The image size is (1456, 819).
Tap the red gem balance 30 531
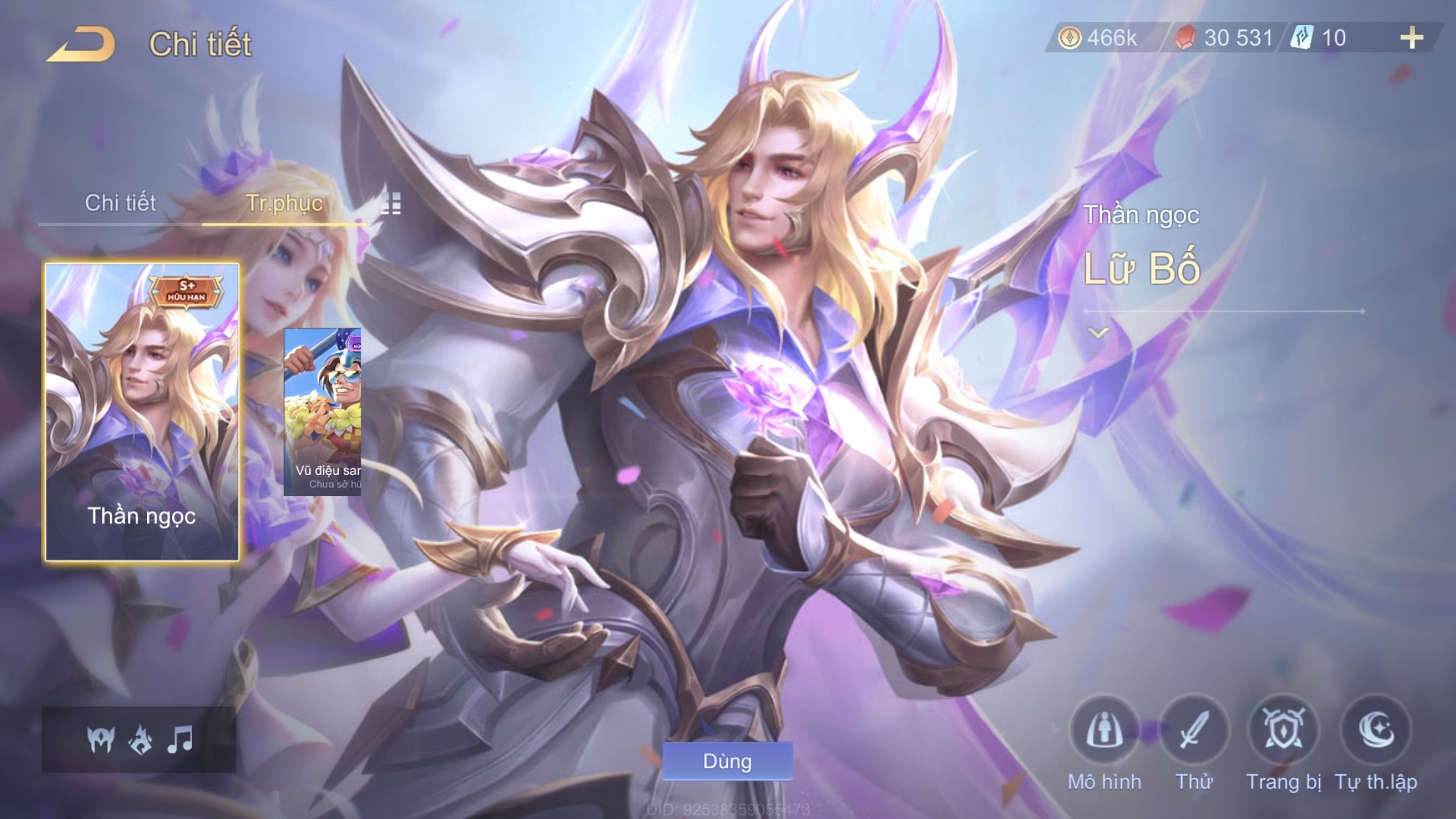pos(1224,38)
